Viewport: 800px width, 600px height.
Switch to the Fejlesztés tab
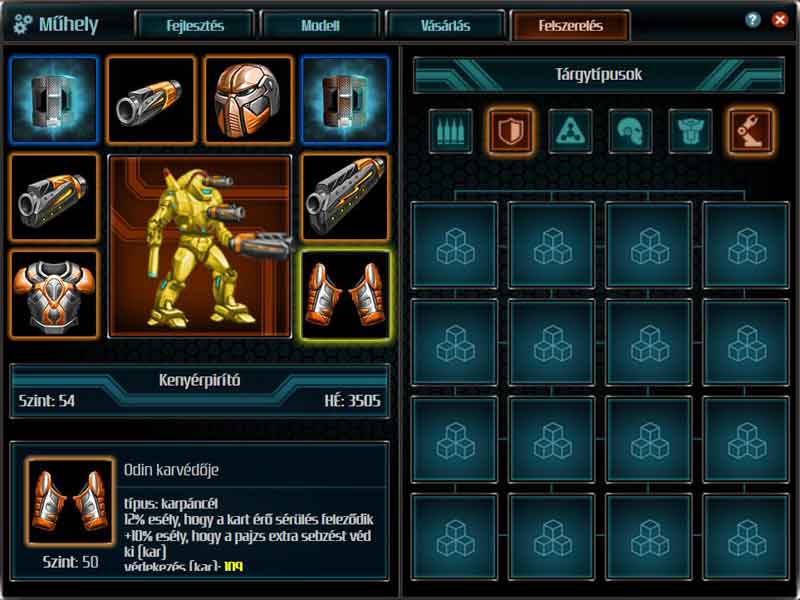pyautogui.click(x=194, y=26)
